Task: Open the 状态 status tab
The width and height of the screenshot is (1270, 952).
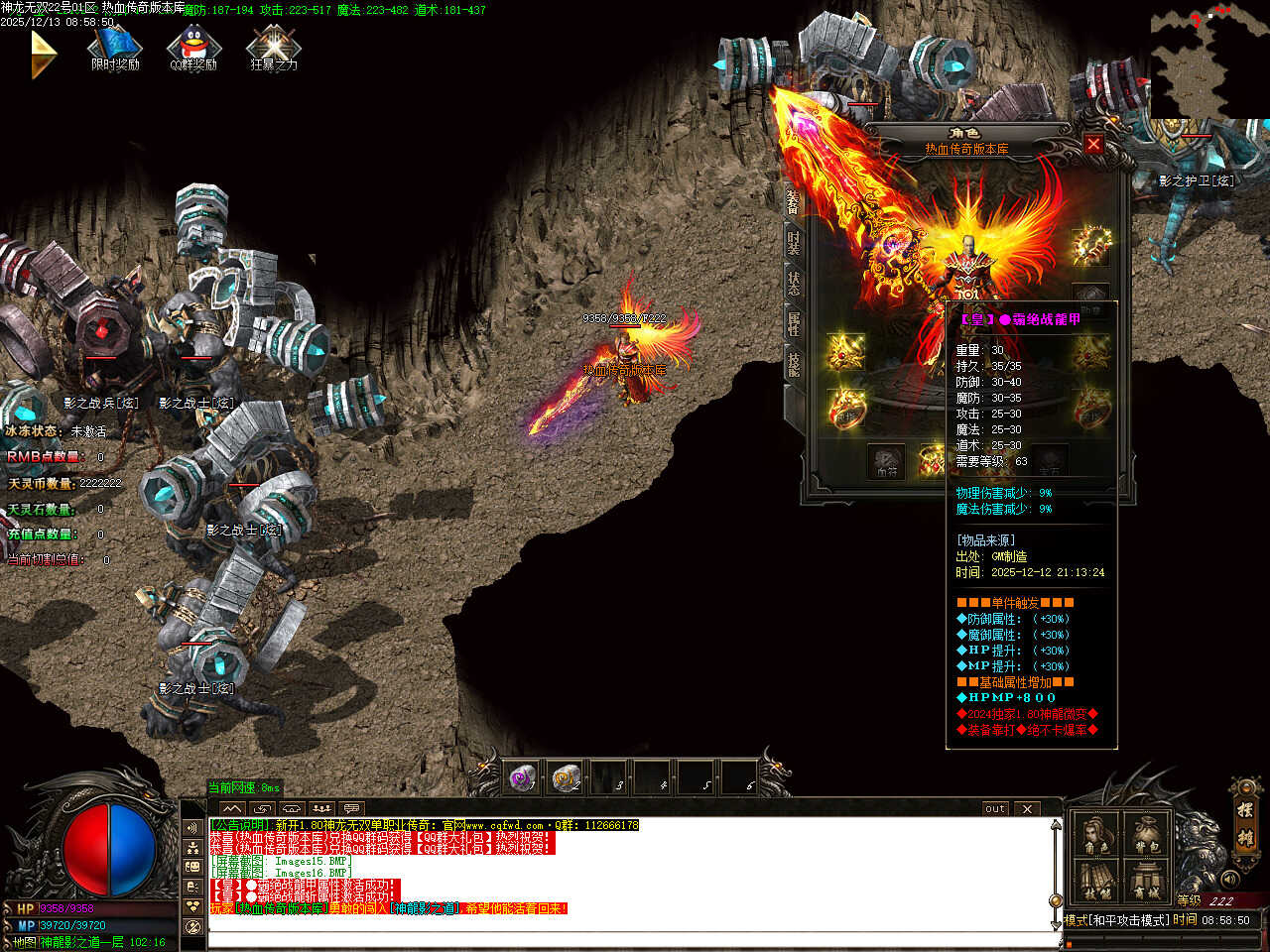Action: point(794,284)
